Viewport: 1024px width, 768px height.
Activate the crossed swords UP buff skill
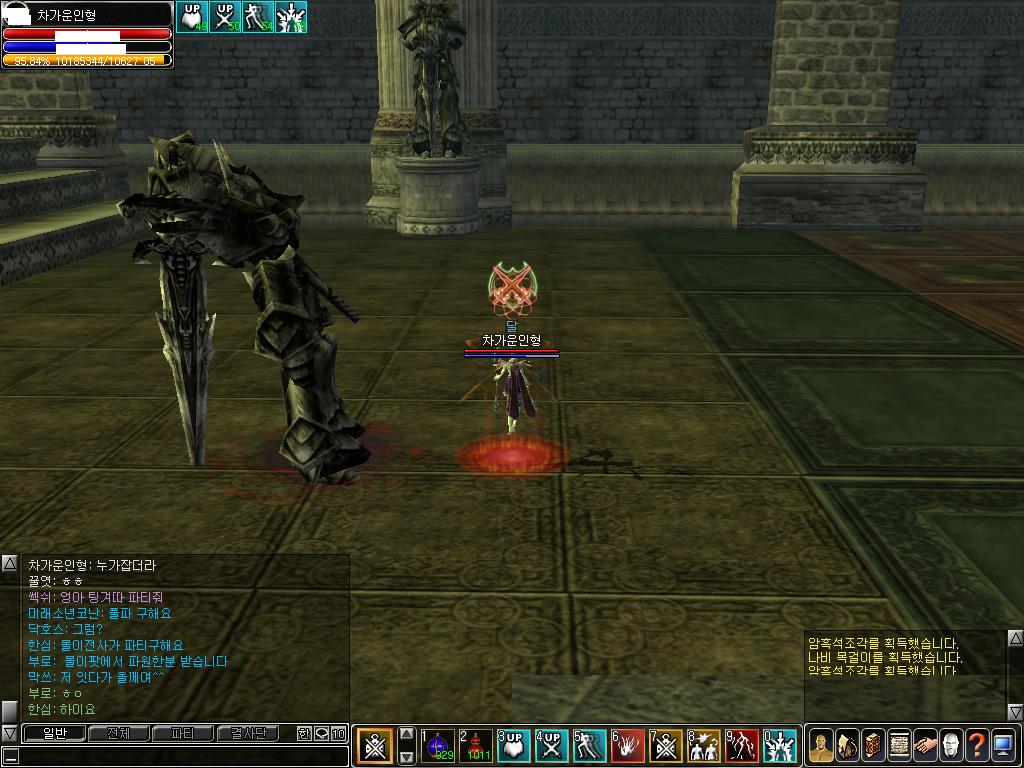(x=552, y=746)
